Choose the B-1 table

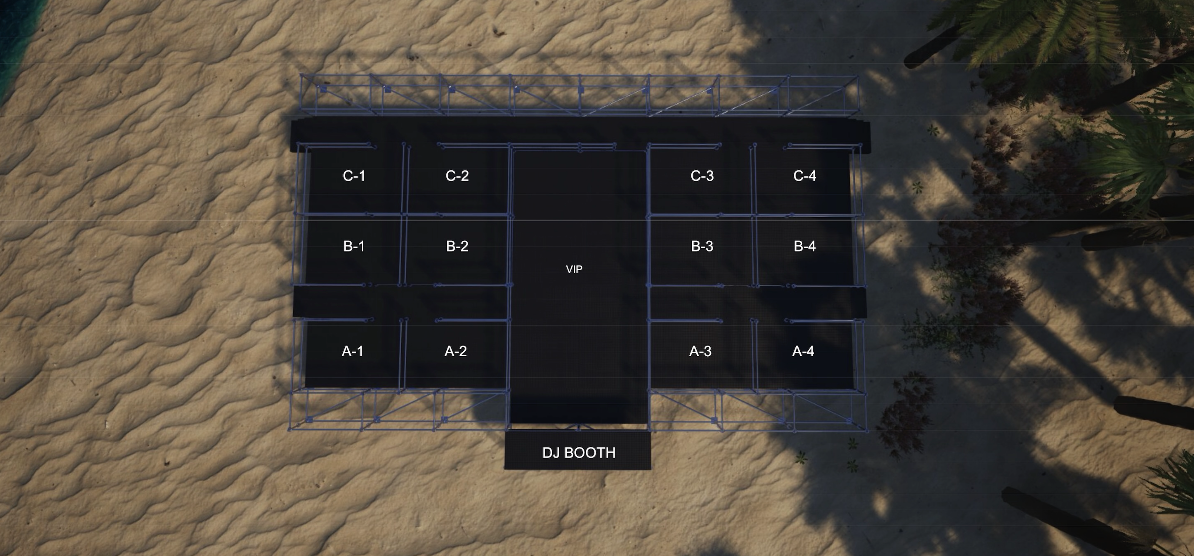coord(354,247)
